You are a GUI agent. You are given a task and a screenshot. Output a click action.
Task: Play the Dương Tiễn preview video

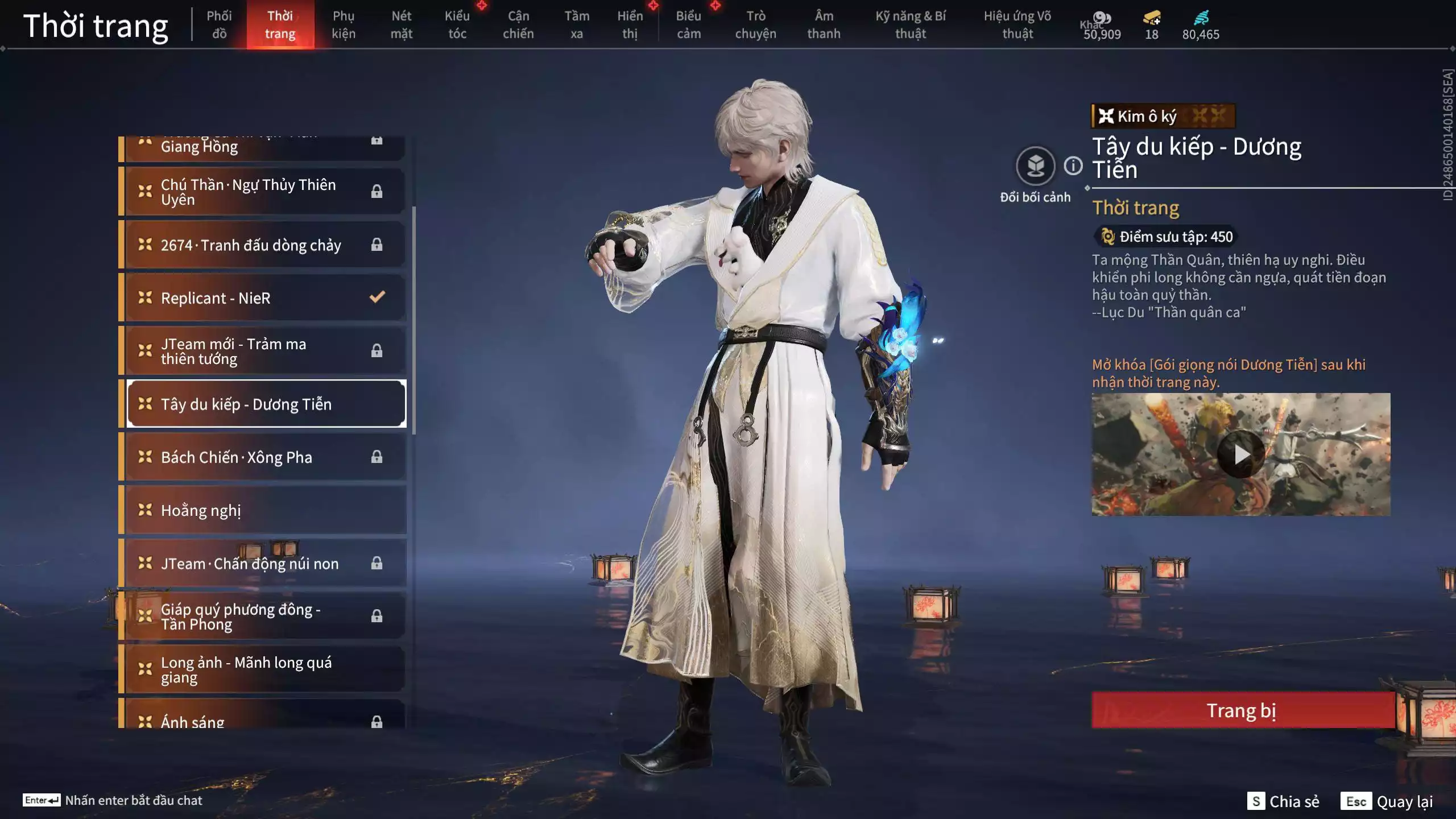(1240, 454)
